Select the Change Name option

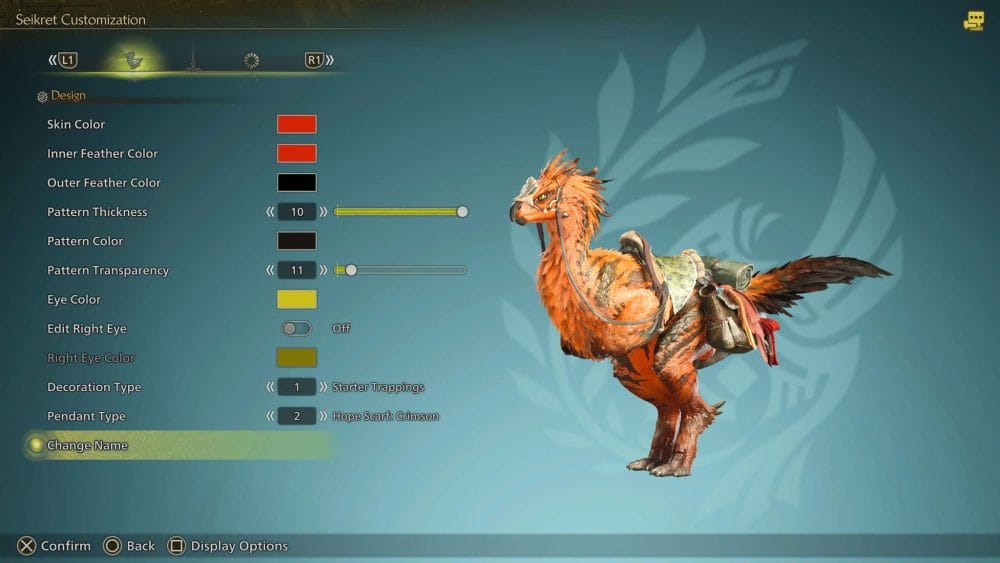87,445
